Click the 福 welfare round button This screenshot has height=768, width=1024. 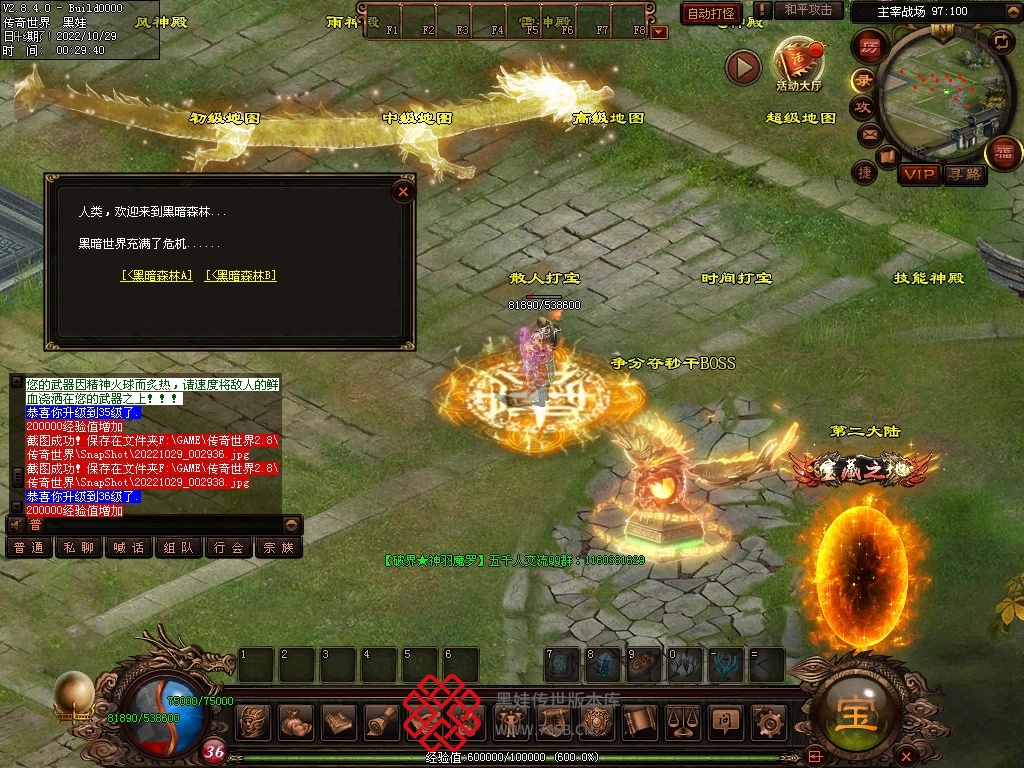[1002, 153]
